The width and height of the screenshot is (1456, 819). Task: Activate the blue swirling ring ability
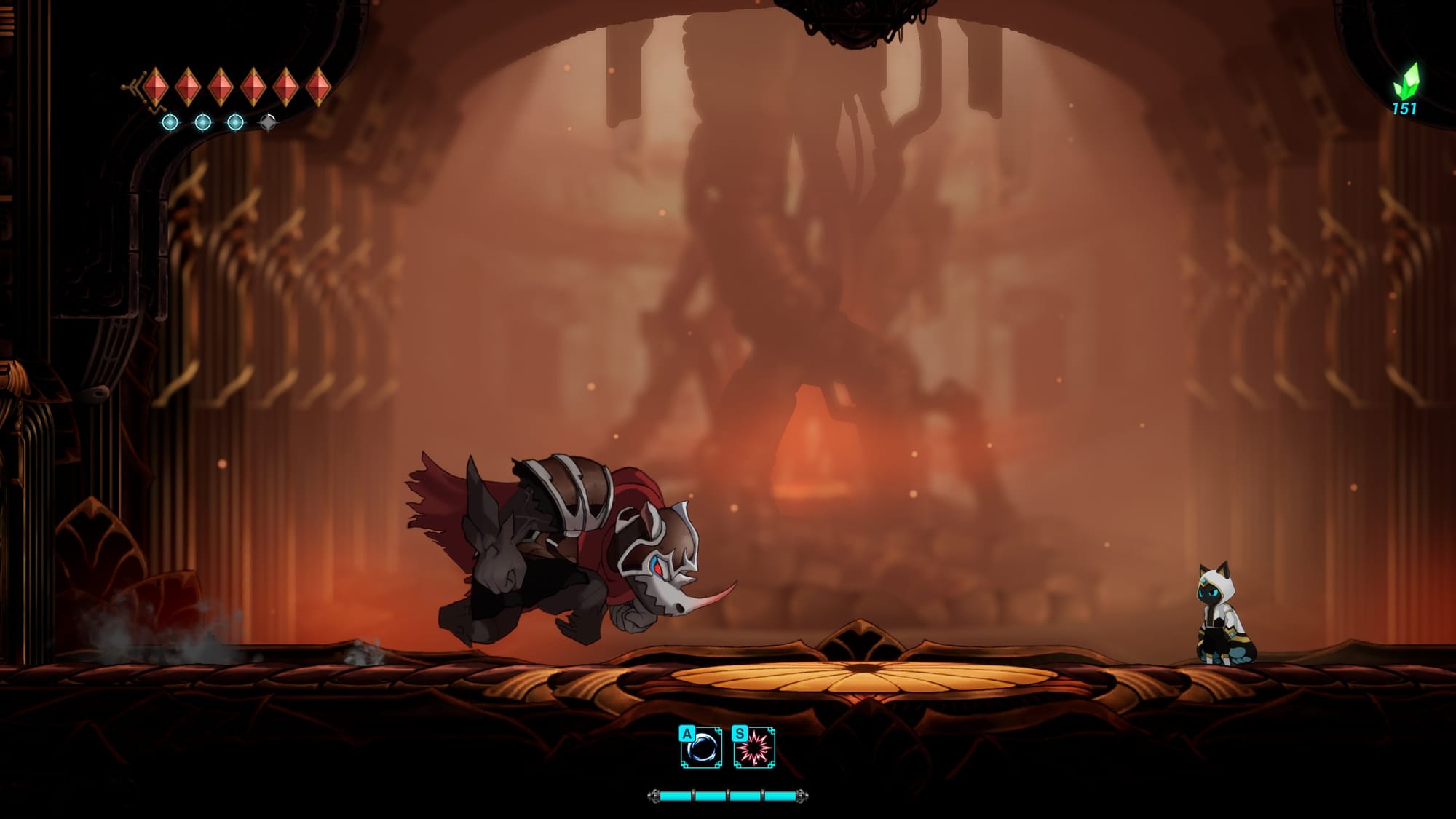point(702,748)
